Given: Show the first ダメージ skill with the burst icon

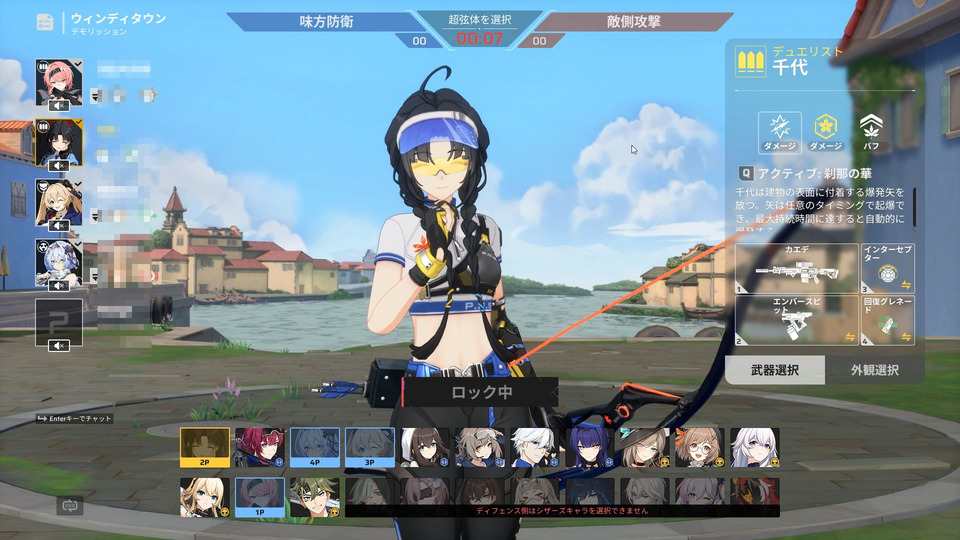Looking at the screenshot, I should 779,129.
